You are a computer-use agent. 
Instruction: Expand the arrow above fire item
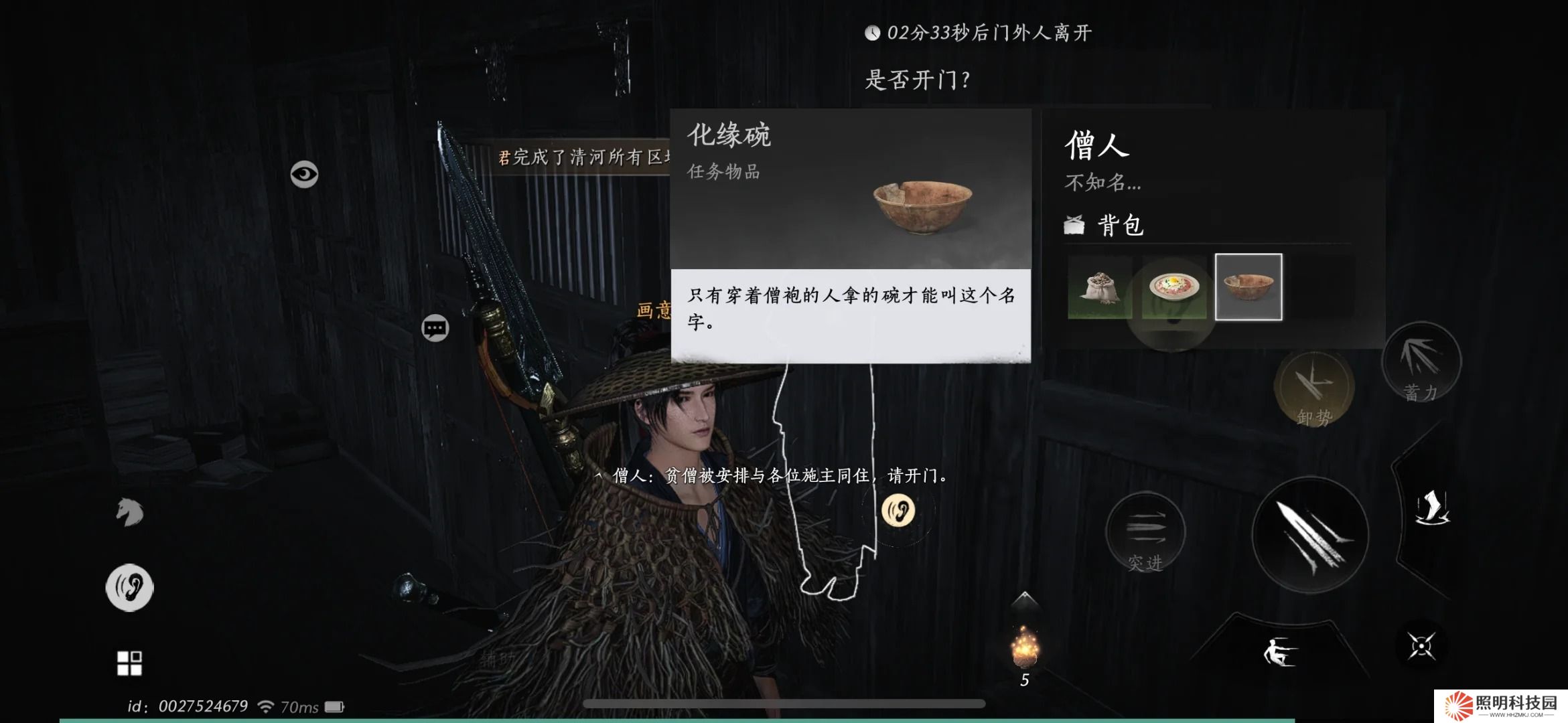point(1024,598)
